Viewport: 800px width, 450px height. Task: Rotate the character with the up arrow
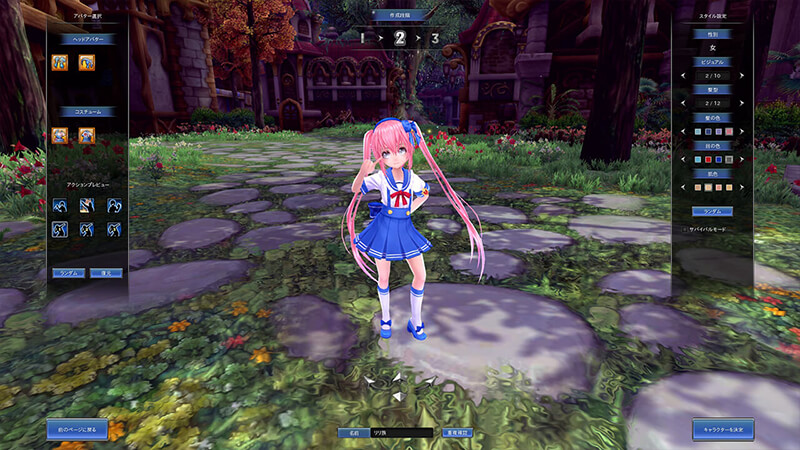399,378
